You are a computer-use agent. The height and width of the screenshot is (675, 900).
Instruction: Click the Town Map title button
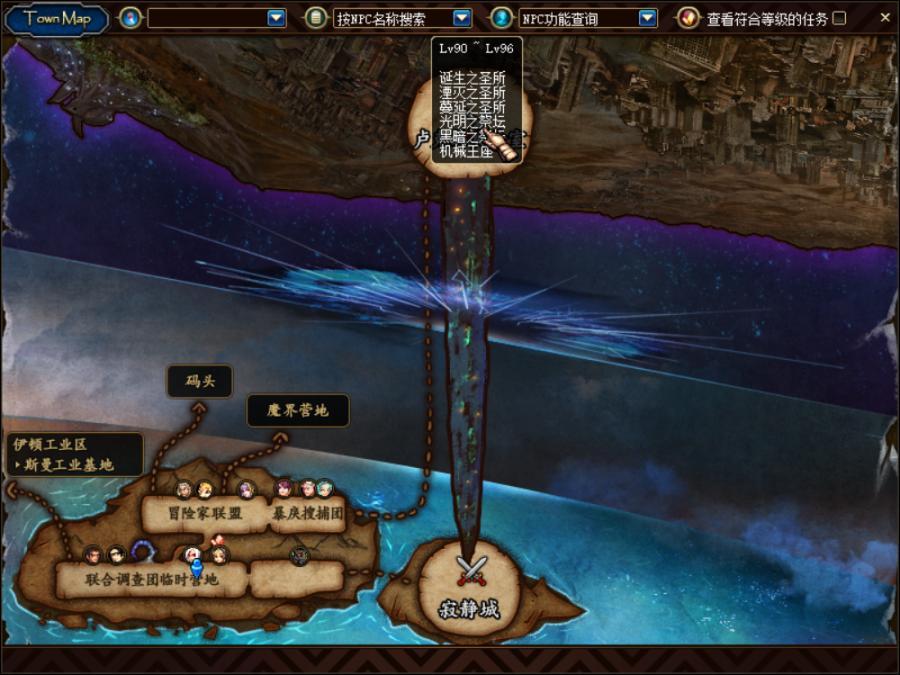coord(57,18)
